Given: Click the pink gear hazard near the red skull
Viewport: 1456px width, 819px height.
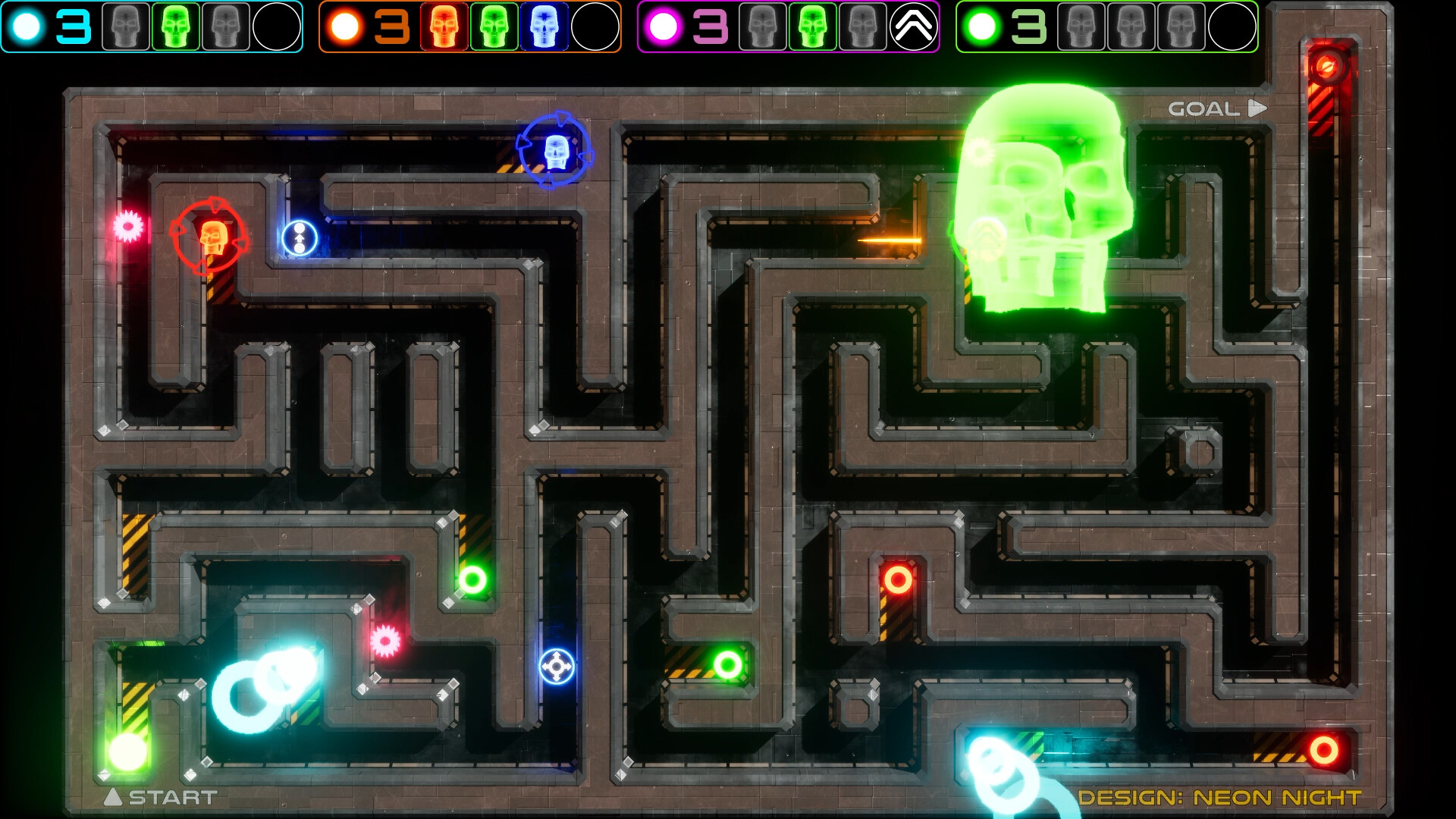Looking at the screenshot, I should [129, 224].
